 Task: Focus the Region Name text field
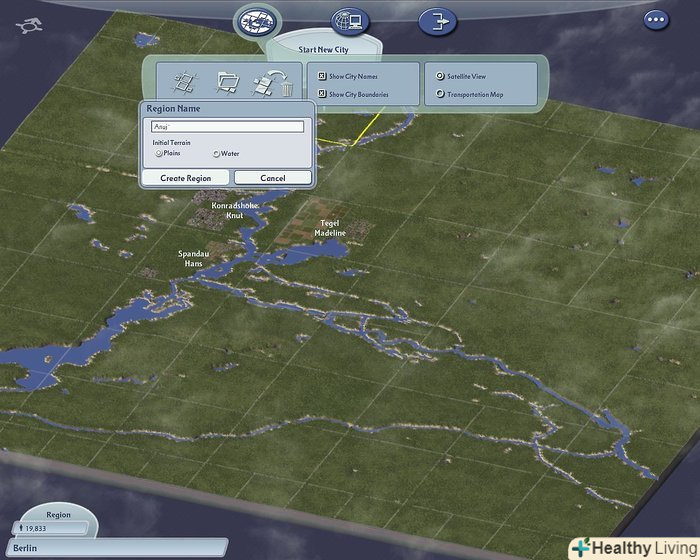(x=227, y=127)
